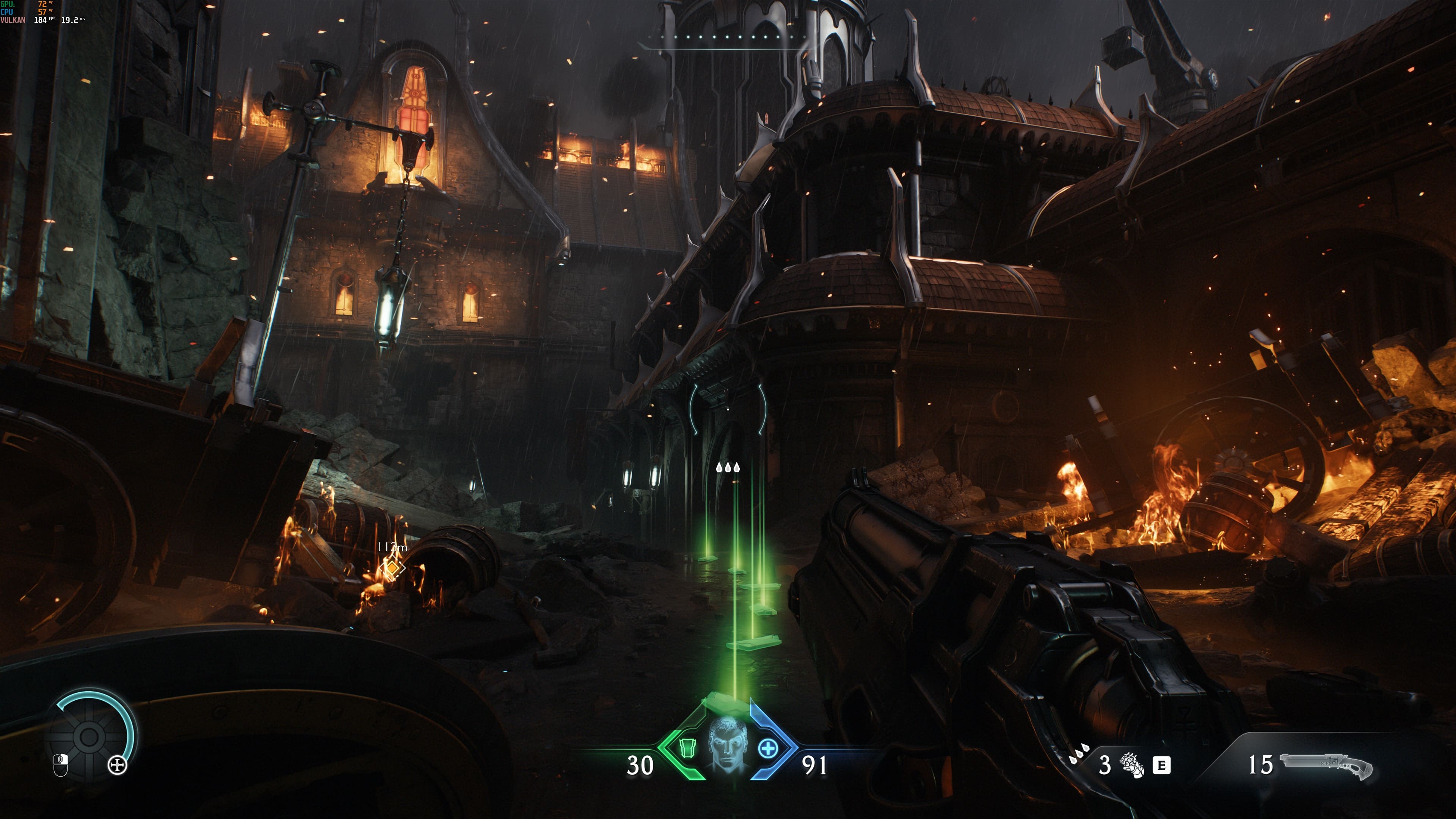
Task: Click the 113m objective waypoint marker
Action: pos(392,566)
